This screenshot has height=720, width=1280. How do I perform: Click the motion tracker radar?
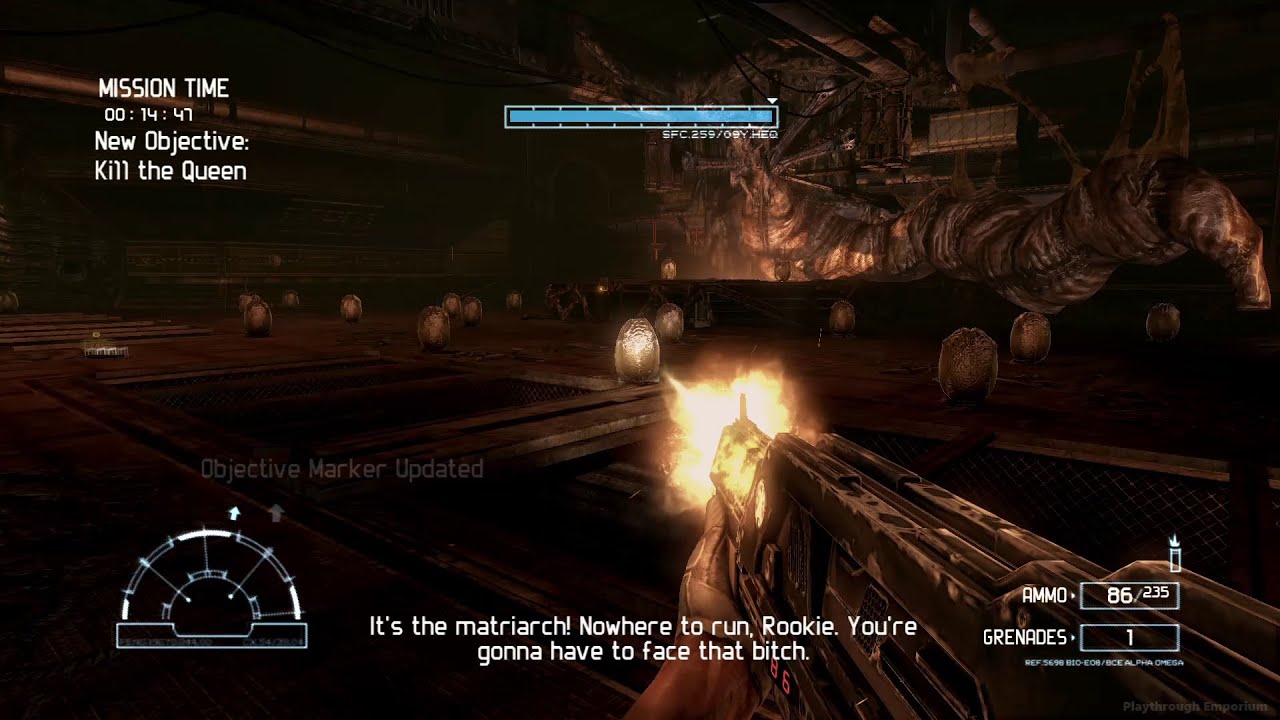(211, 588)
